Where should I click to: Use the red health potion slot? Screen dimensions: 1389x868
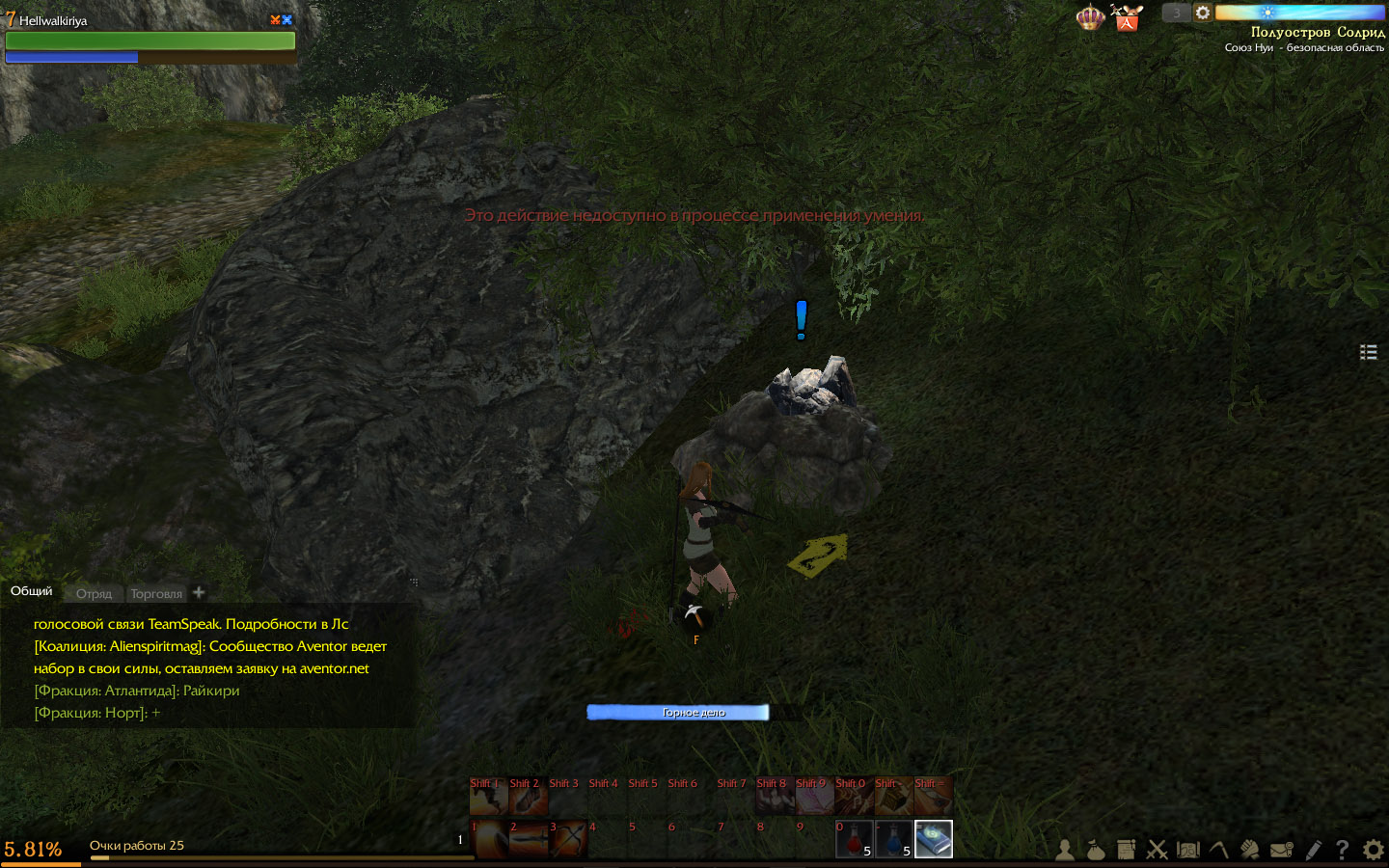(x=854, y=839)
